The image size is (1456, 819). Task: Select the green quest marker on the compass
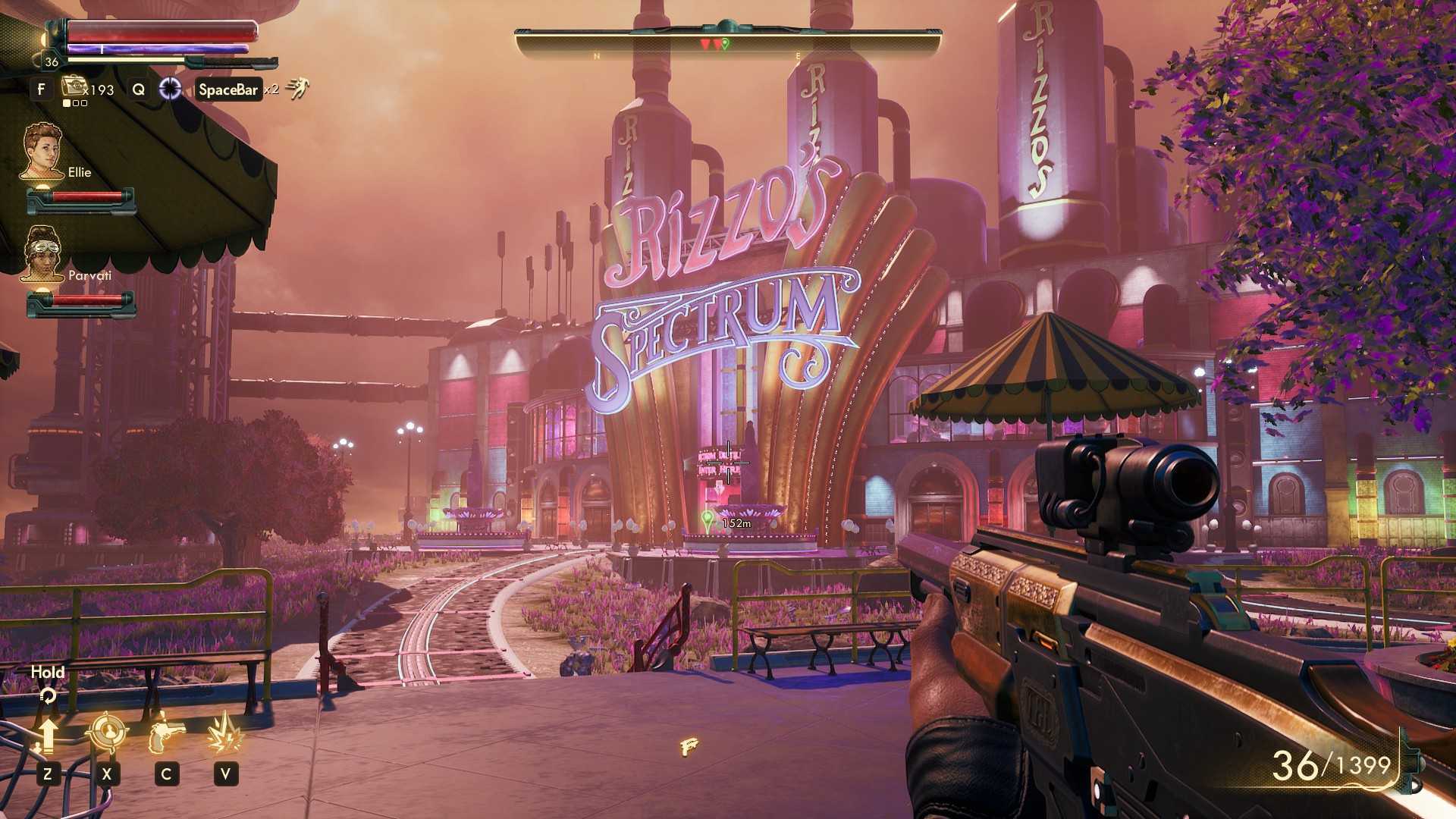(726, 44)
